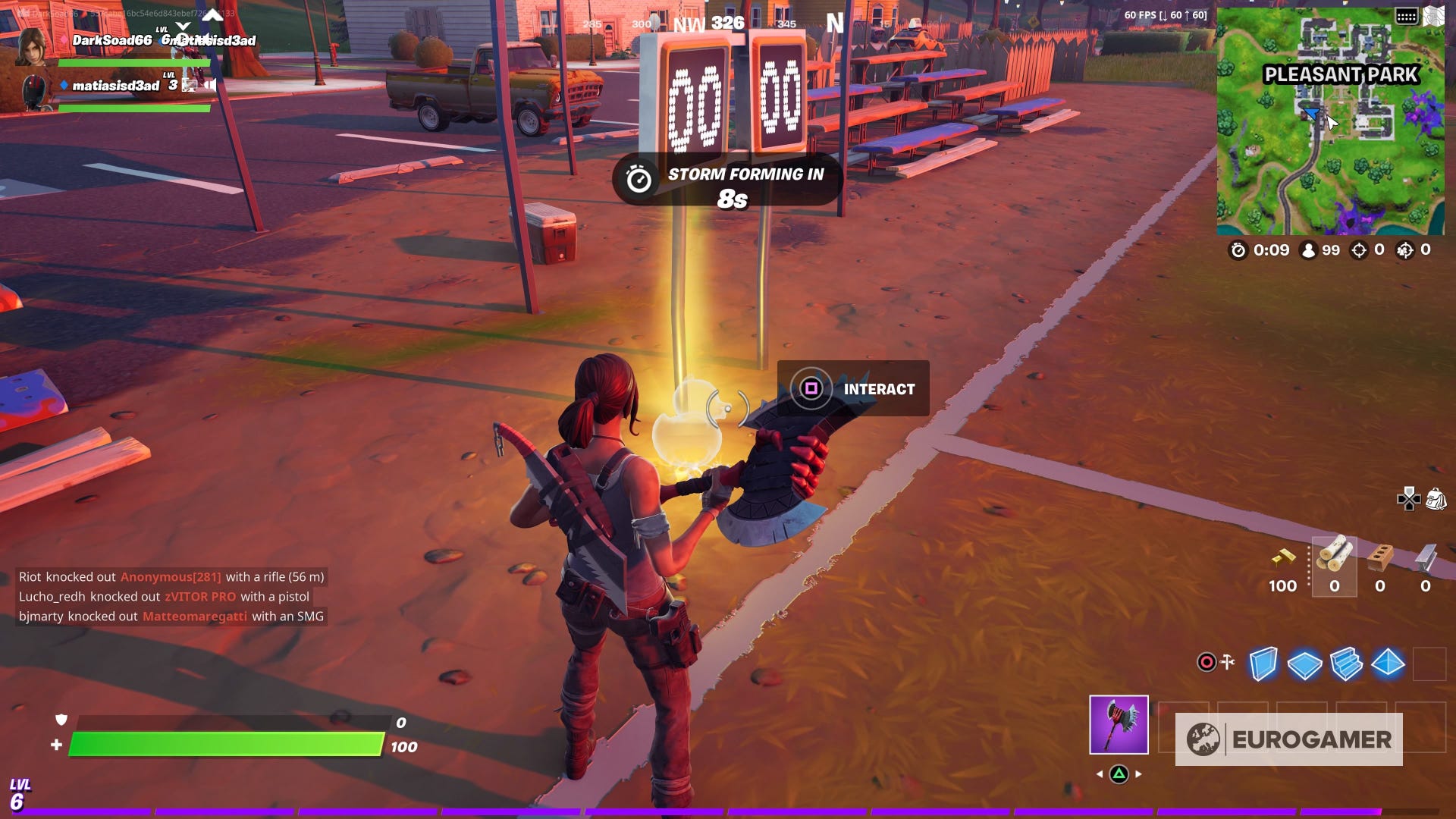Click the storm timer stopwatch icon
Screen dimensions: 1456x819
[1238, 250]
